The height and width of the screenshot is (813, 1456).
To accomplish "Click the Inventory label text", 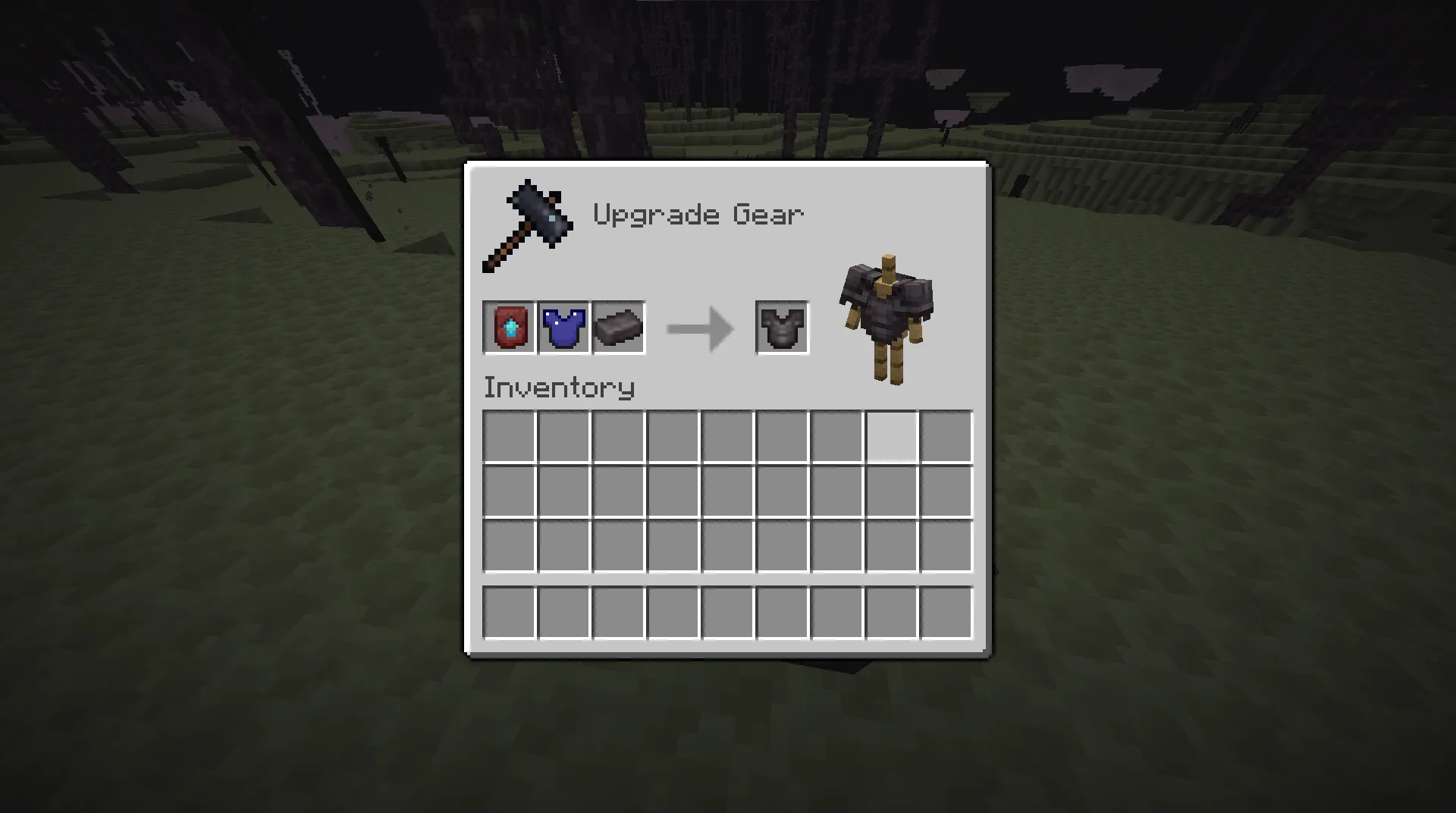I will click(x=559, y=388).
